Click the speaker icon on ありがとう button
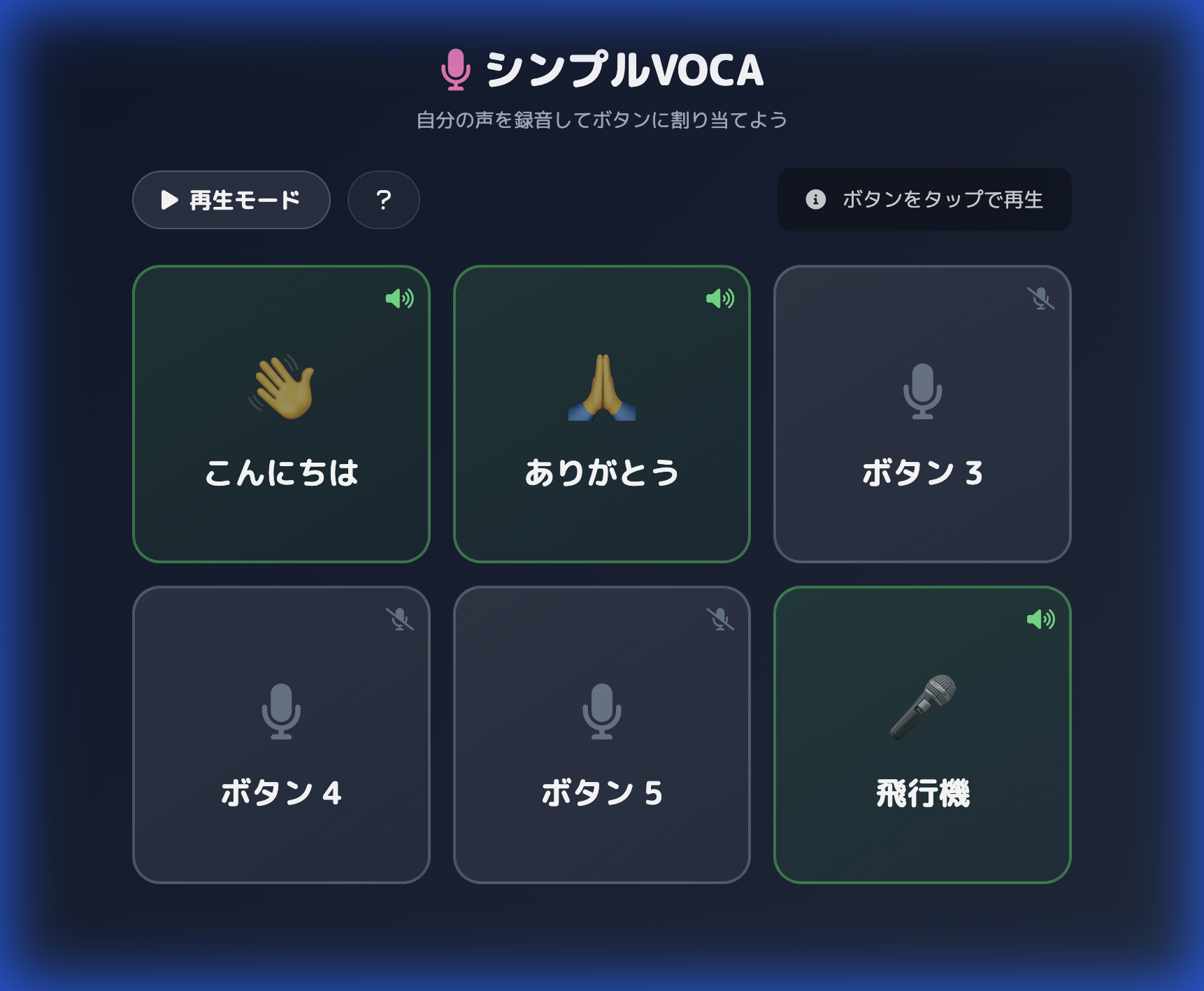The width and height of the screenshot is (1204, 991). pyautogui.click(x=719, y=299)
